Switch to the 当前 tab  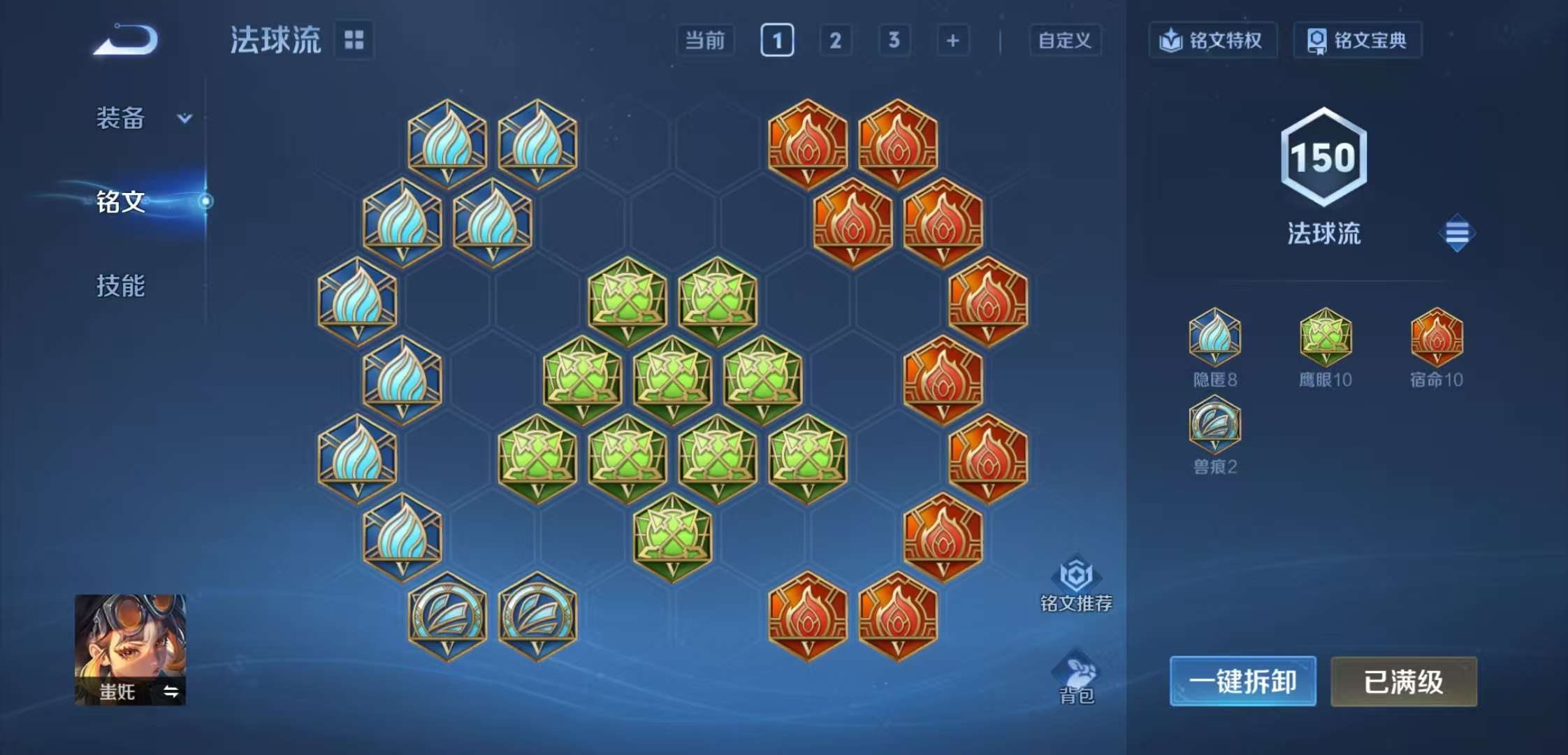[x=706, y=41]
